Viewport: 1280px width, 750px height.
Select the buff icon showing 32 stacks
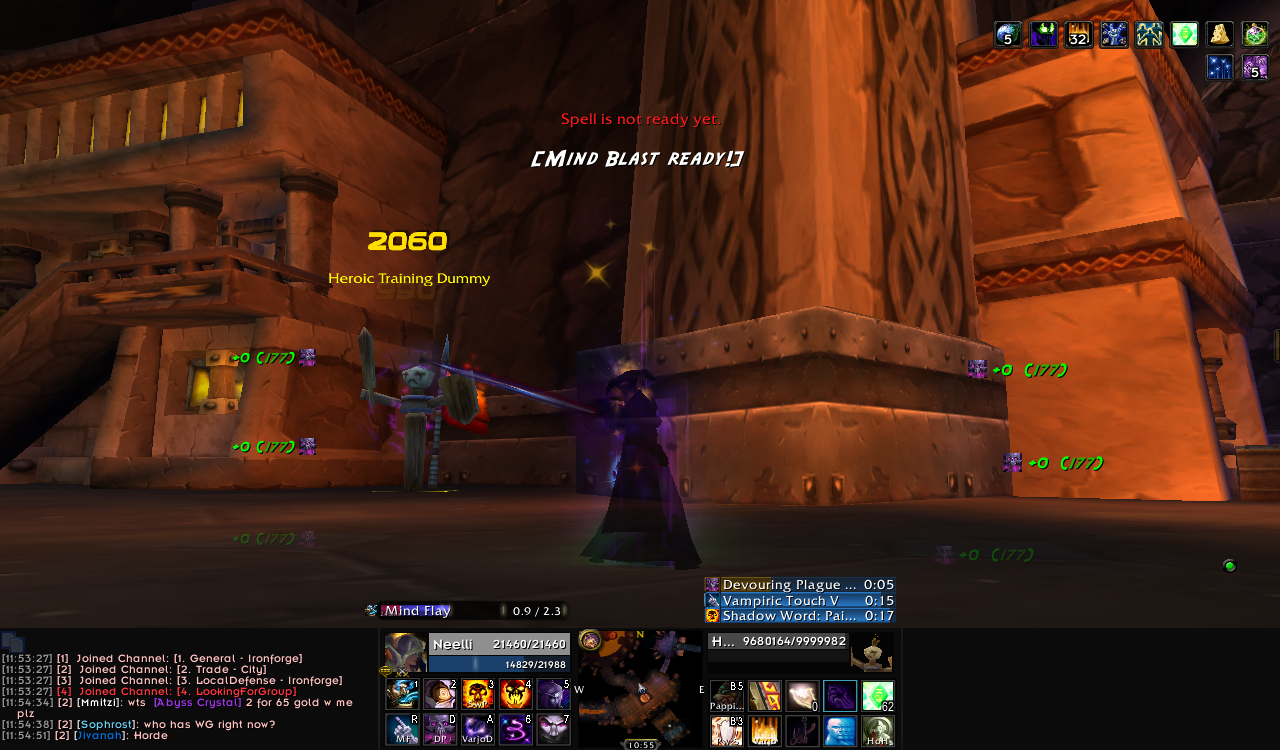click(x=1078, y=35)
